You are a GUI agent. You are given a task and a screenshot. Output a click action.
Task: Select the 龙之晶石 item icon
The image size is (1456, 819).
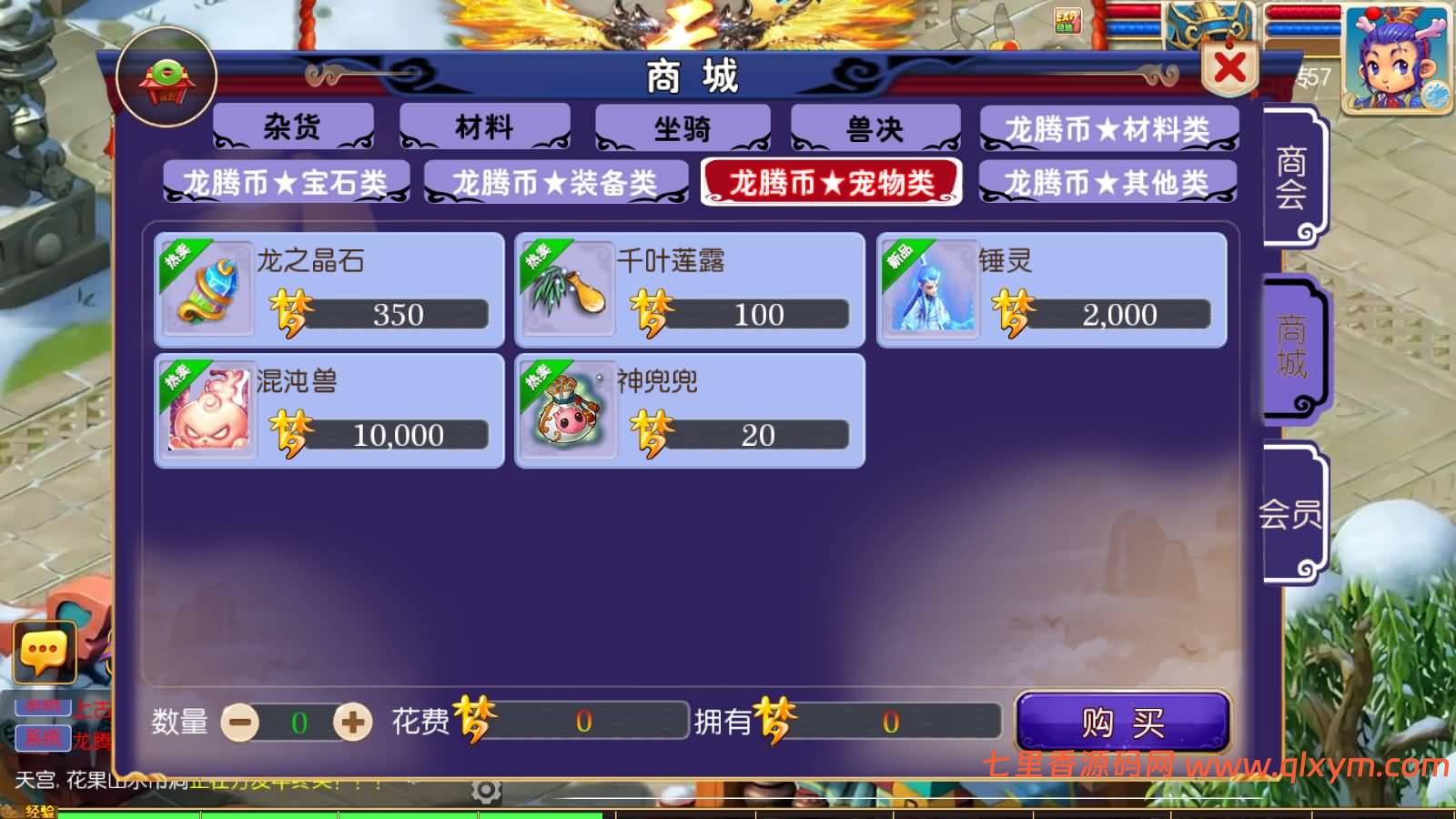click(x=207, y=289)
